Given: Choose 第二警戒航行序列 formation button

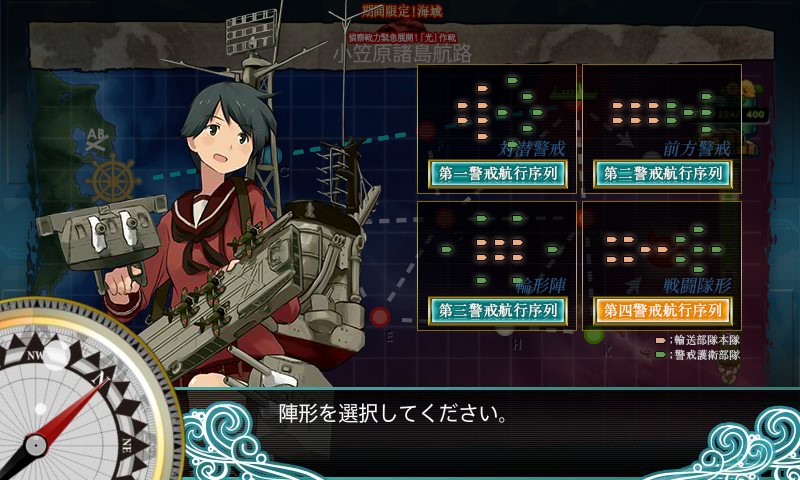Looking at the screenshot, I should (662, 173).
